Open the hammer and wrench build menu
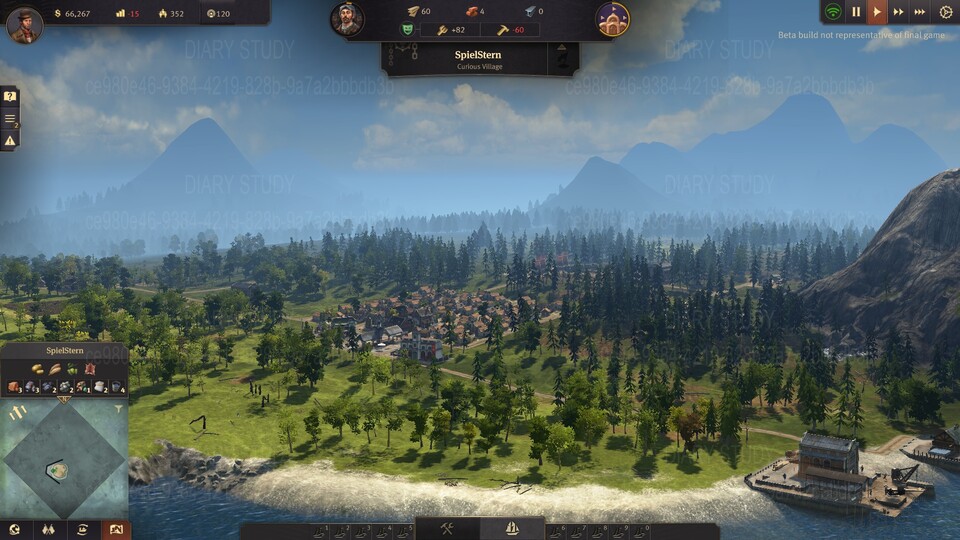This screenshot has width=960, height=540. click(447, 528)
